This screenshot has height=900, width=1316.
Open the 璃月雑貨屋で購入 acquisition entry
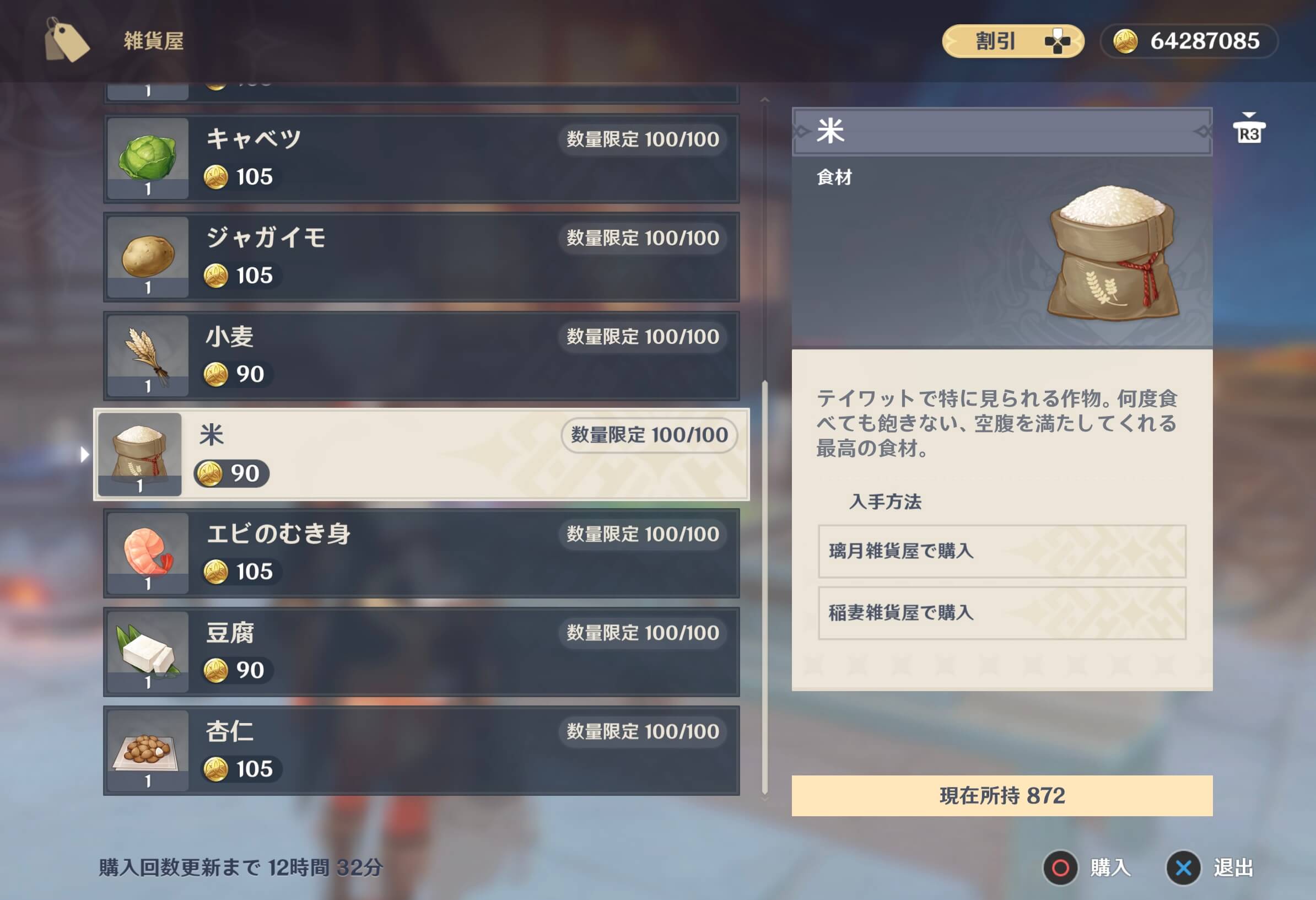click(1002, 551)
